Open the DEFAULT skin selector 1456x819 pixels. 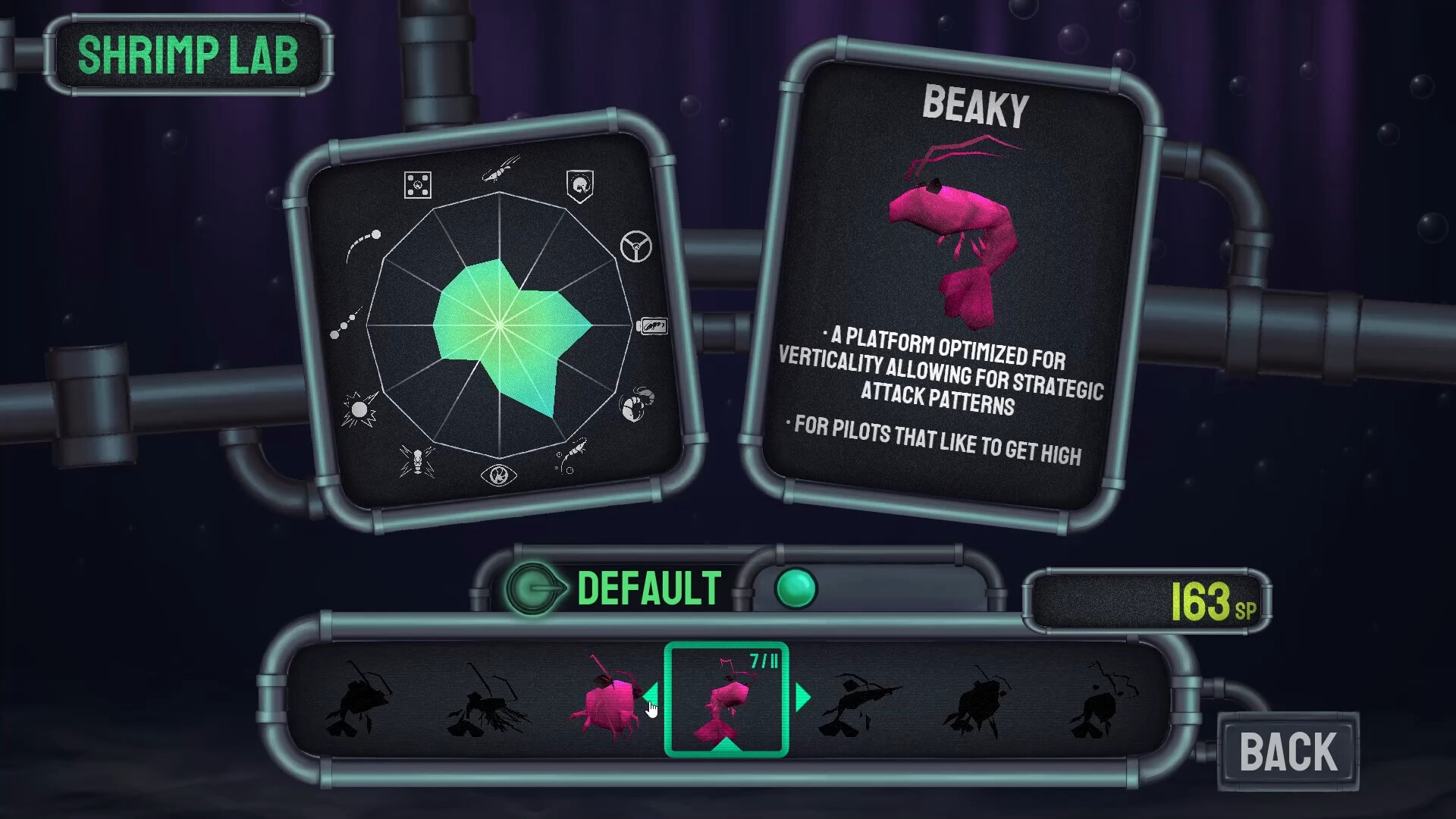pos(648,586)
